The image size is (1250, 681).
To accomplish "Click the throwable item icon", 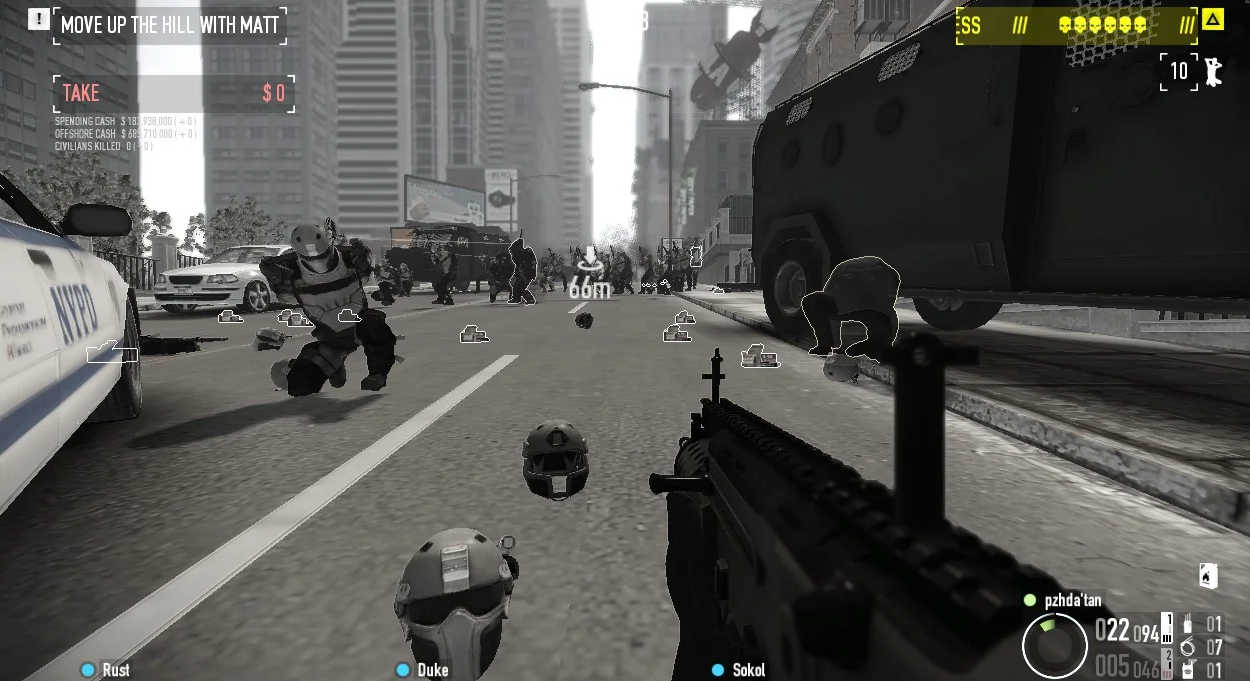I will coord(1188,670).
